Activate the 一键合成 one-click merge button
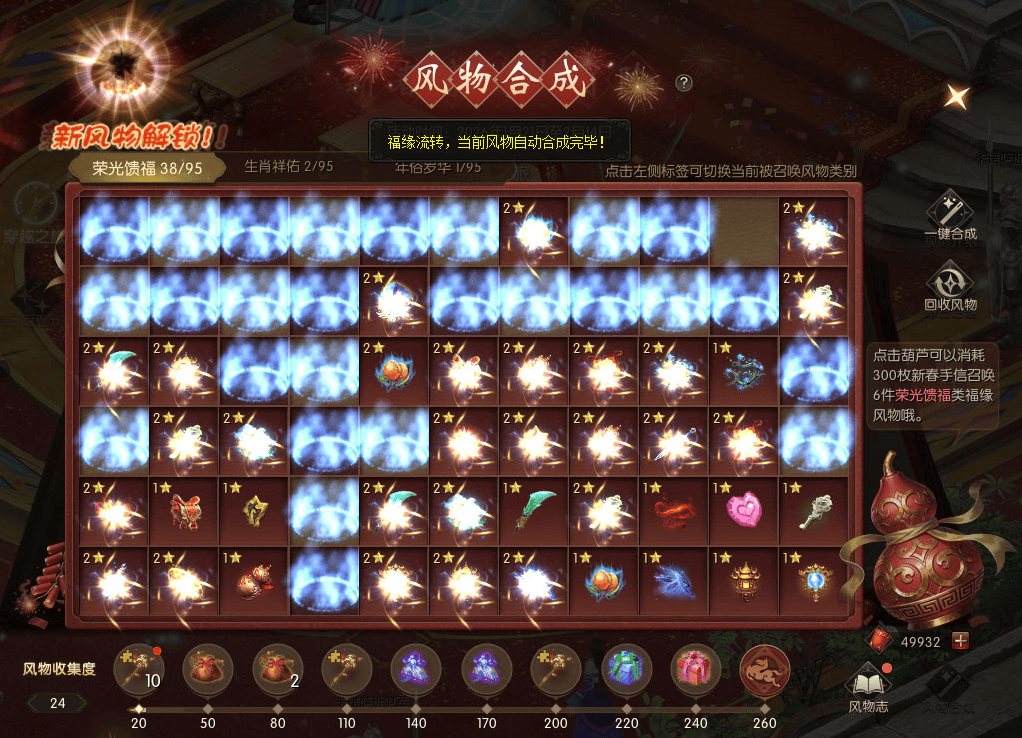Viewport: 1022px width, 738px height. point(950,215)
